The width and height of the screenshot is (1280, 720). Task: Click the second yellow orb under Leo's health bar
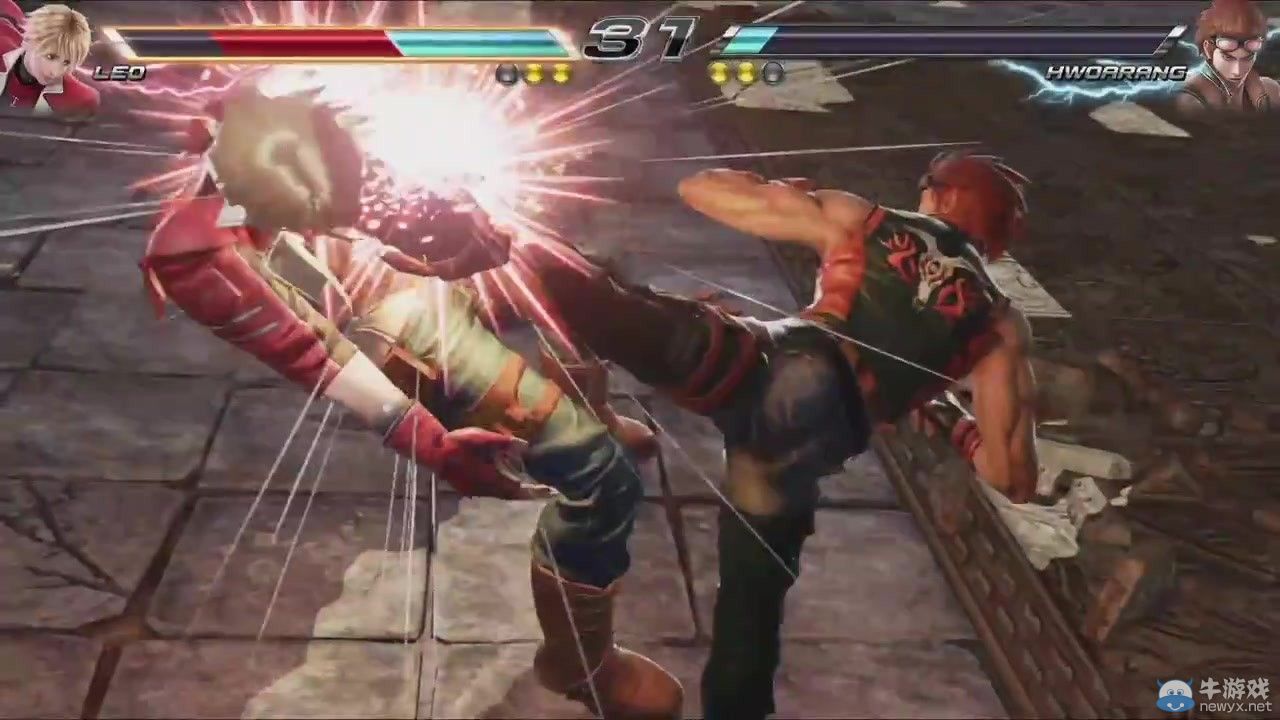pos(561,70)
